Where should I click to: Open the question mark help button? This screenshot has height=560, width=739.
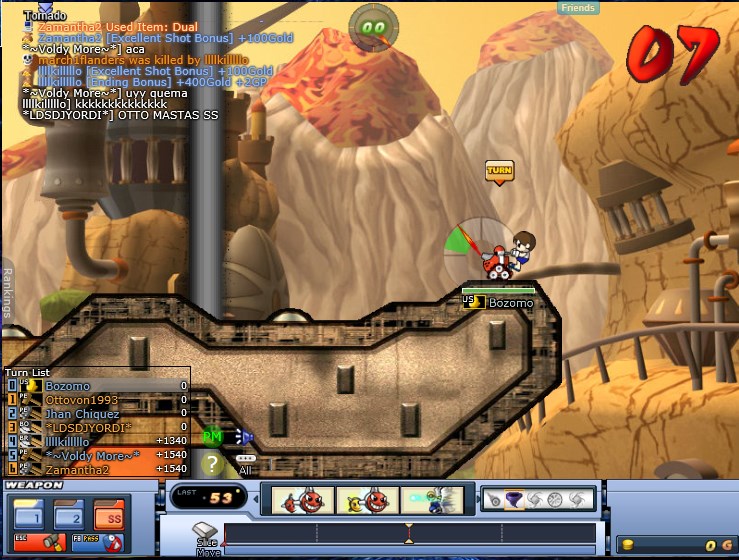pos(212,463)
